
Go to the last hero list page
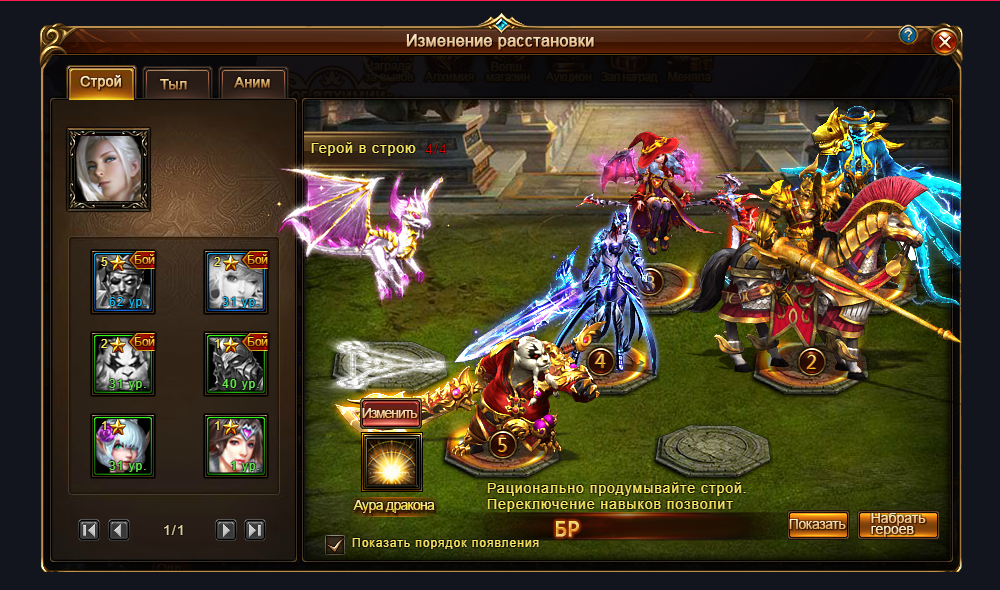[255, 530]
